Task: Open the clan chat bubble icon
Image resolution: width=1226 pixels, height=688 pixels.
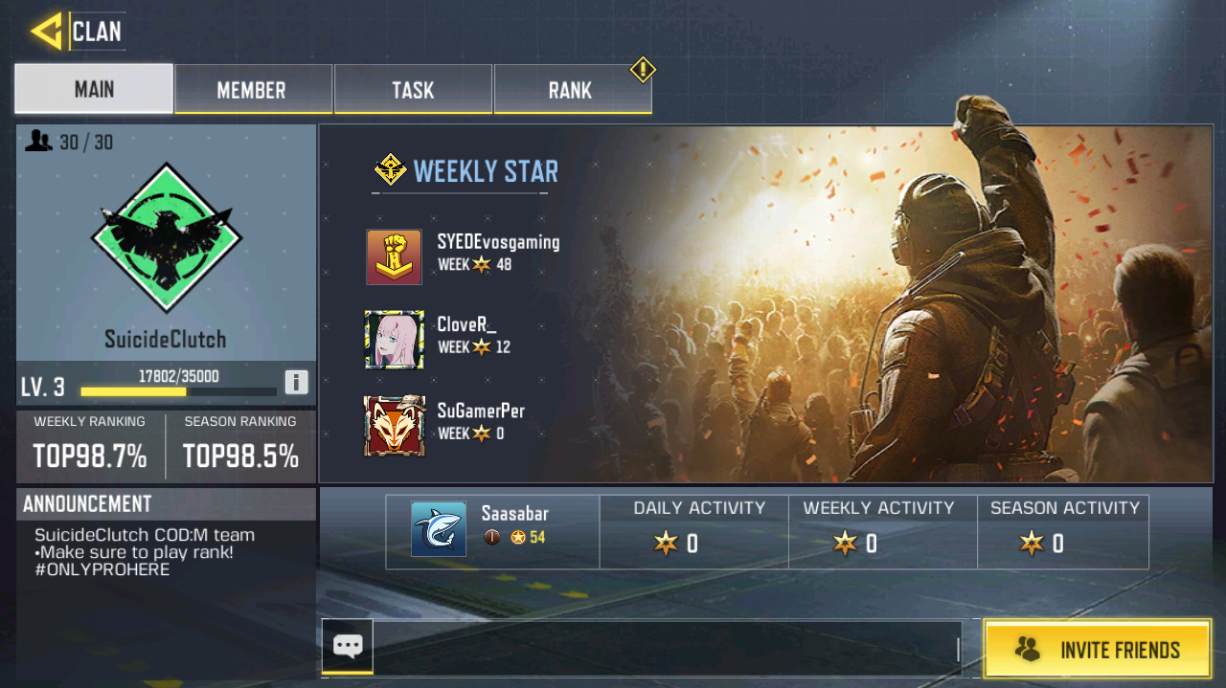Action: [347, 646]
